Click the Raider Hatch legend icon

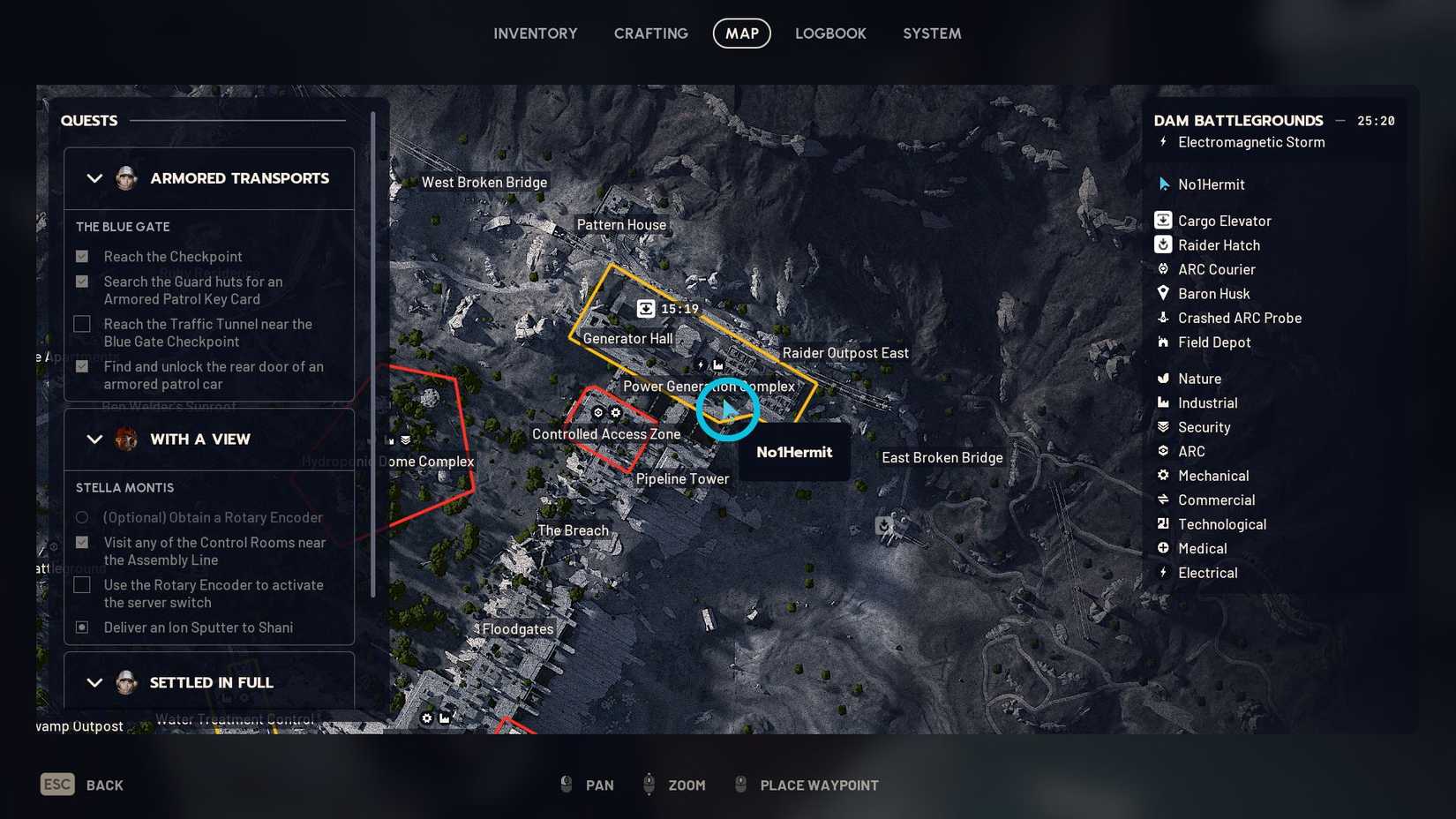[x=1162, y=245]
